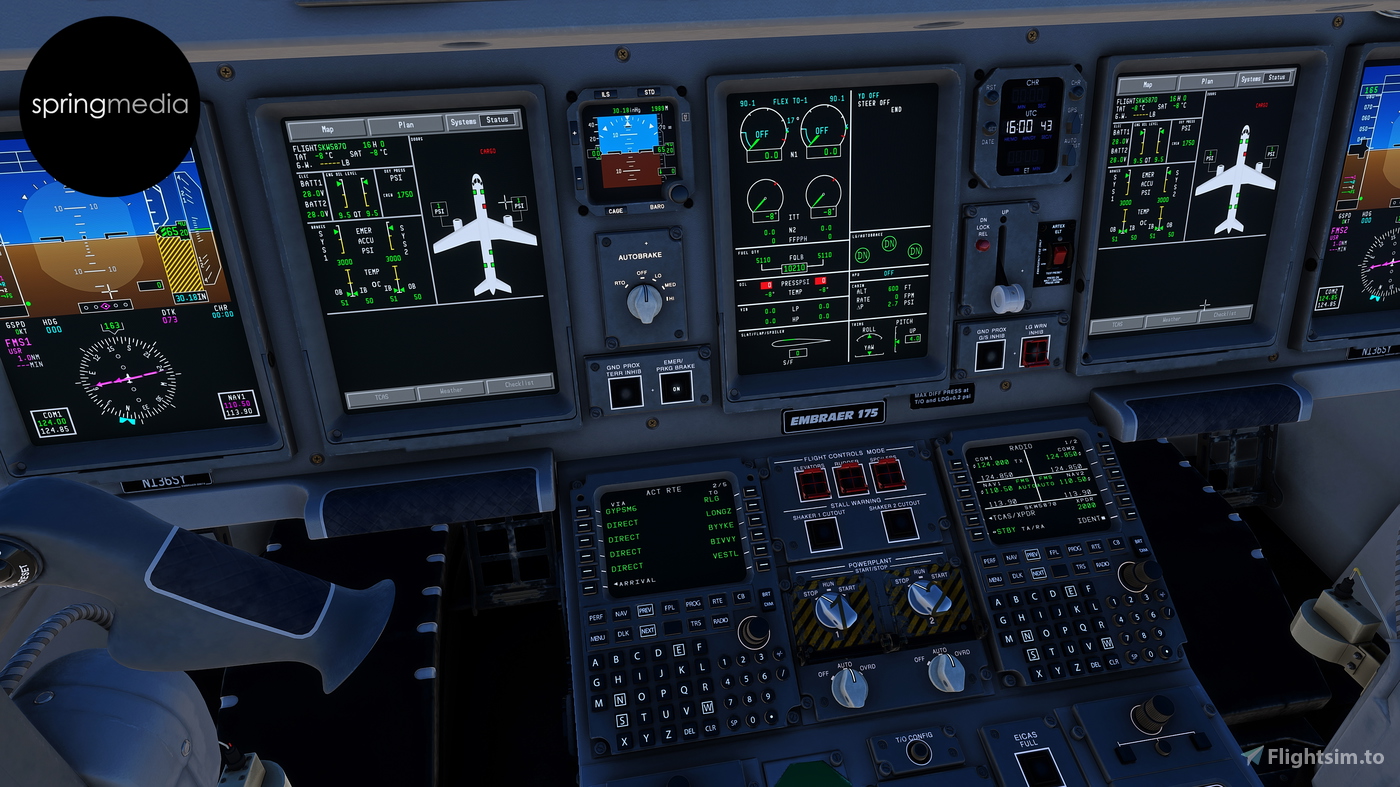Flip the red ARTEX ELT switch
The width and height of the screenshot is (1400, 787).
1059,253
